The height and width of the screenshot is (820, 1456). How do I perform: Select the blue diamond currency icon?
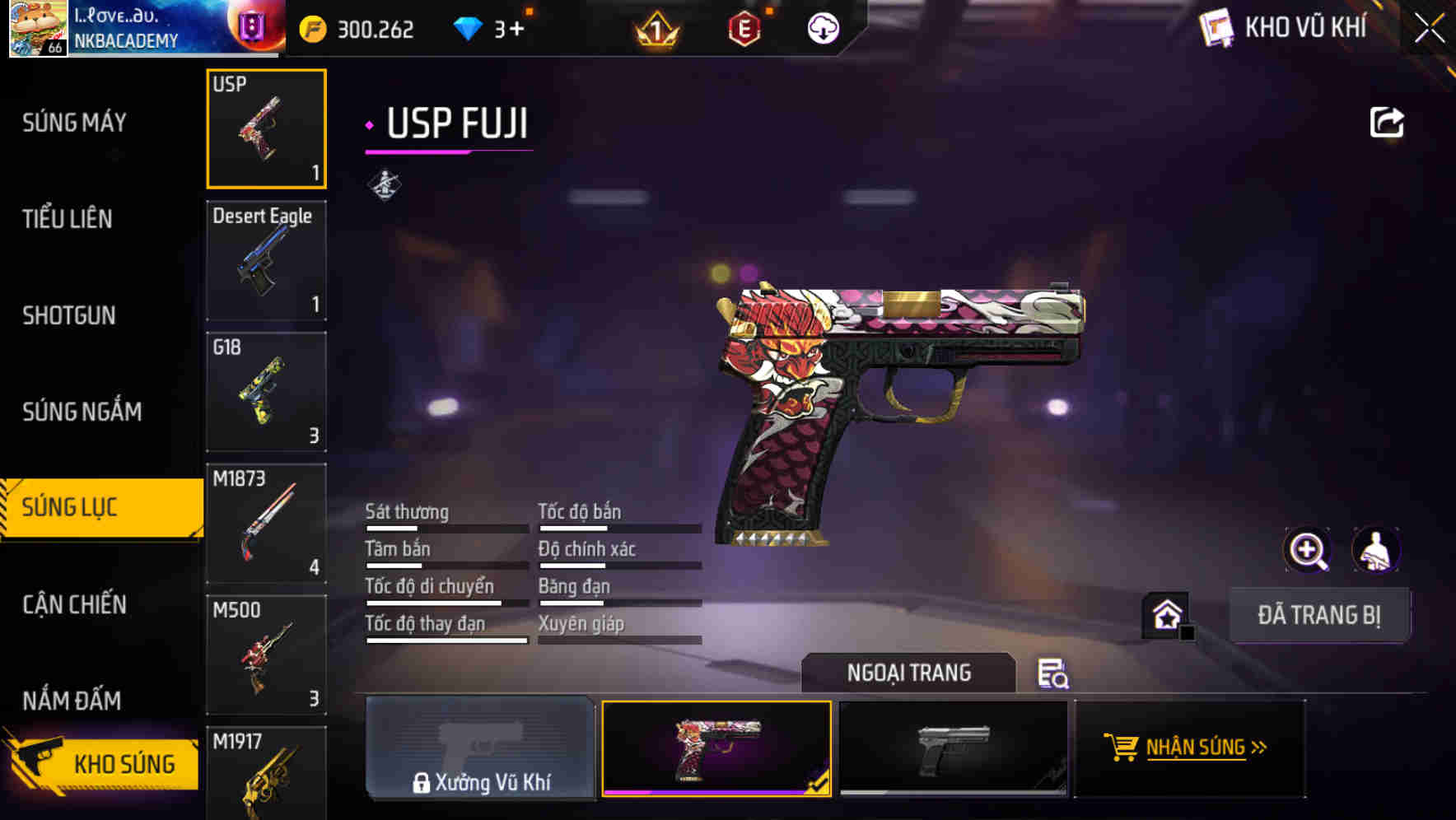tap(469, 28)
